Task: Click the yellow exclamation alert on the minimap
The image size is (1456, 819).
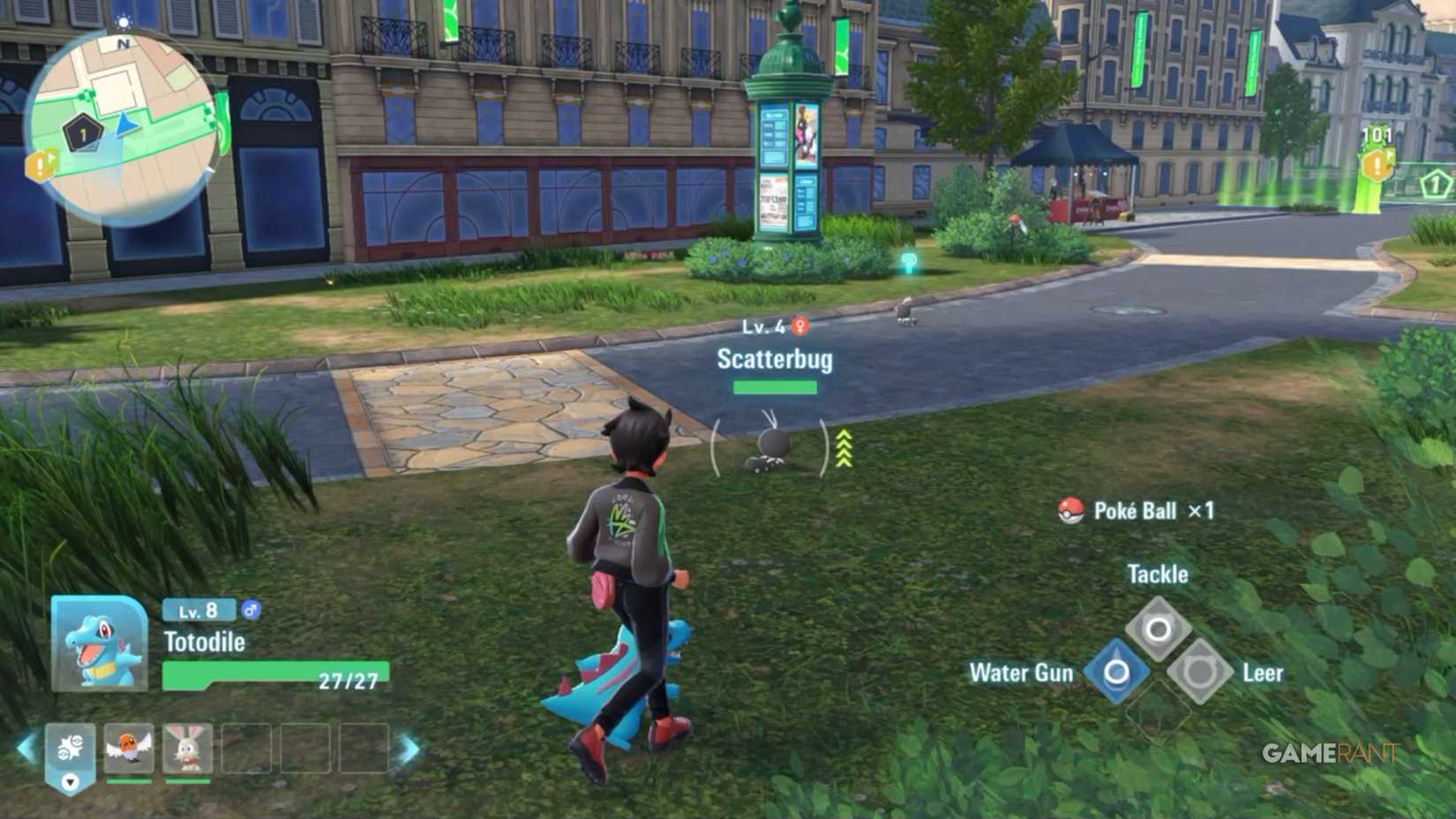Action: 37,163
